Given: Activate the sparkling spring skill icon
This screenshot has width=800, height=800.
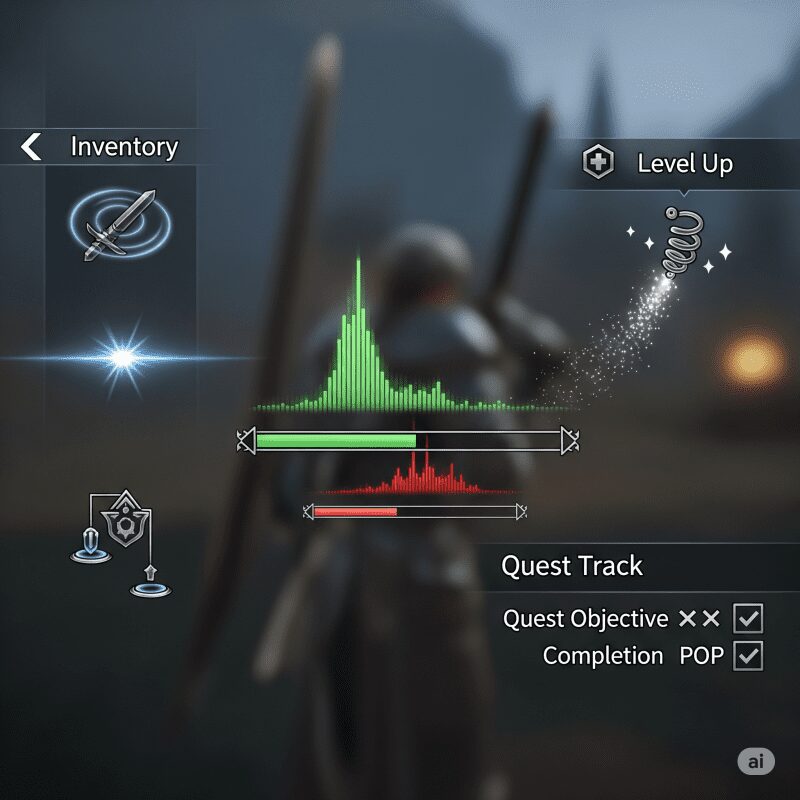Looking at the screenshot, I should point(682,244).
